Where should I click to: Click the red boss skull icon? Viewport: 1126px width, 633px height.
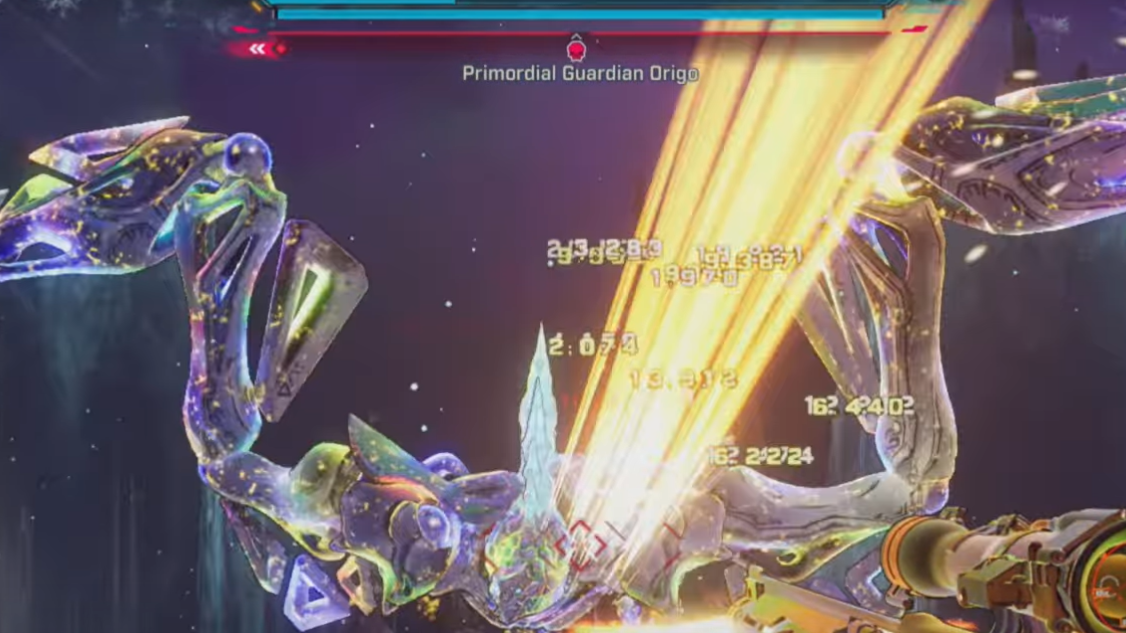(x=576, y=48)
